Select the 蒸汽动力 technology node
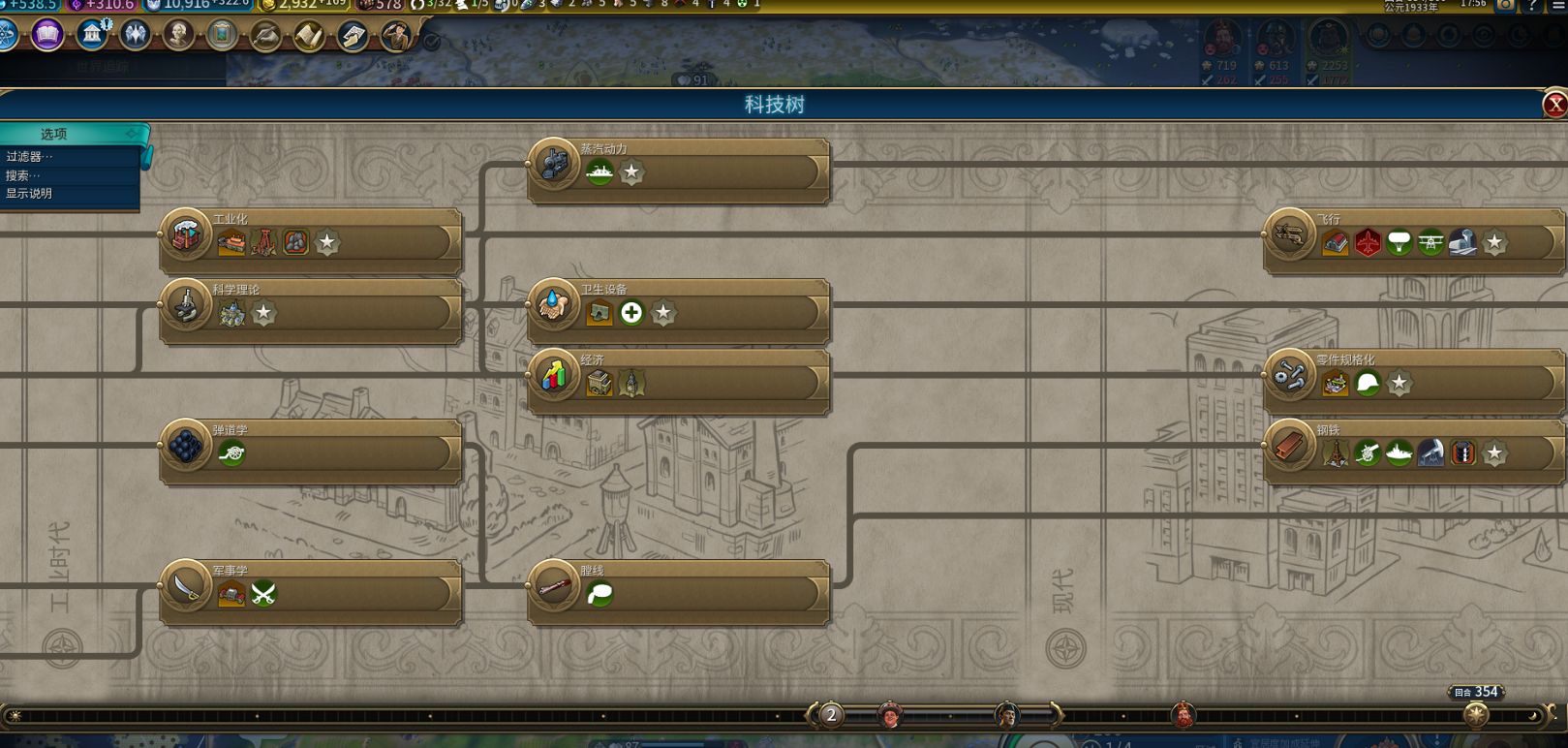The image size is (1568, 748). pyautogui.click(x=678, y=171)
